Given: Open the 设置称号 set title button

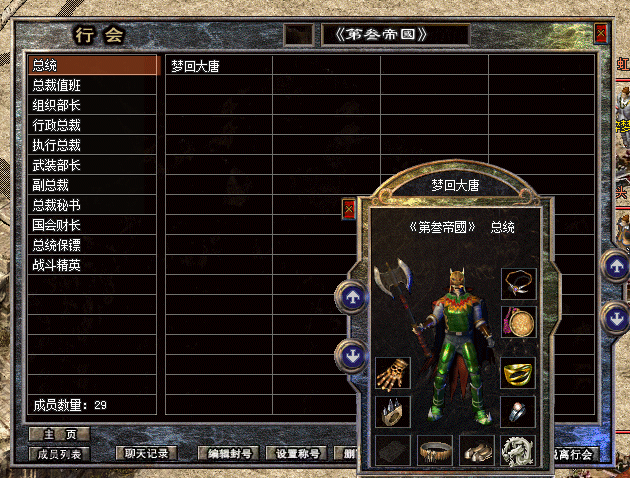Looking at the screenshot, I should pos(300,454).
